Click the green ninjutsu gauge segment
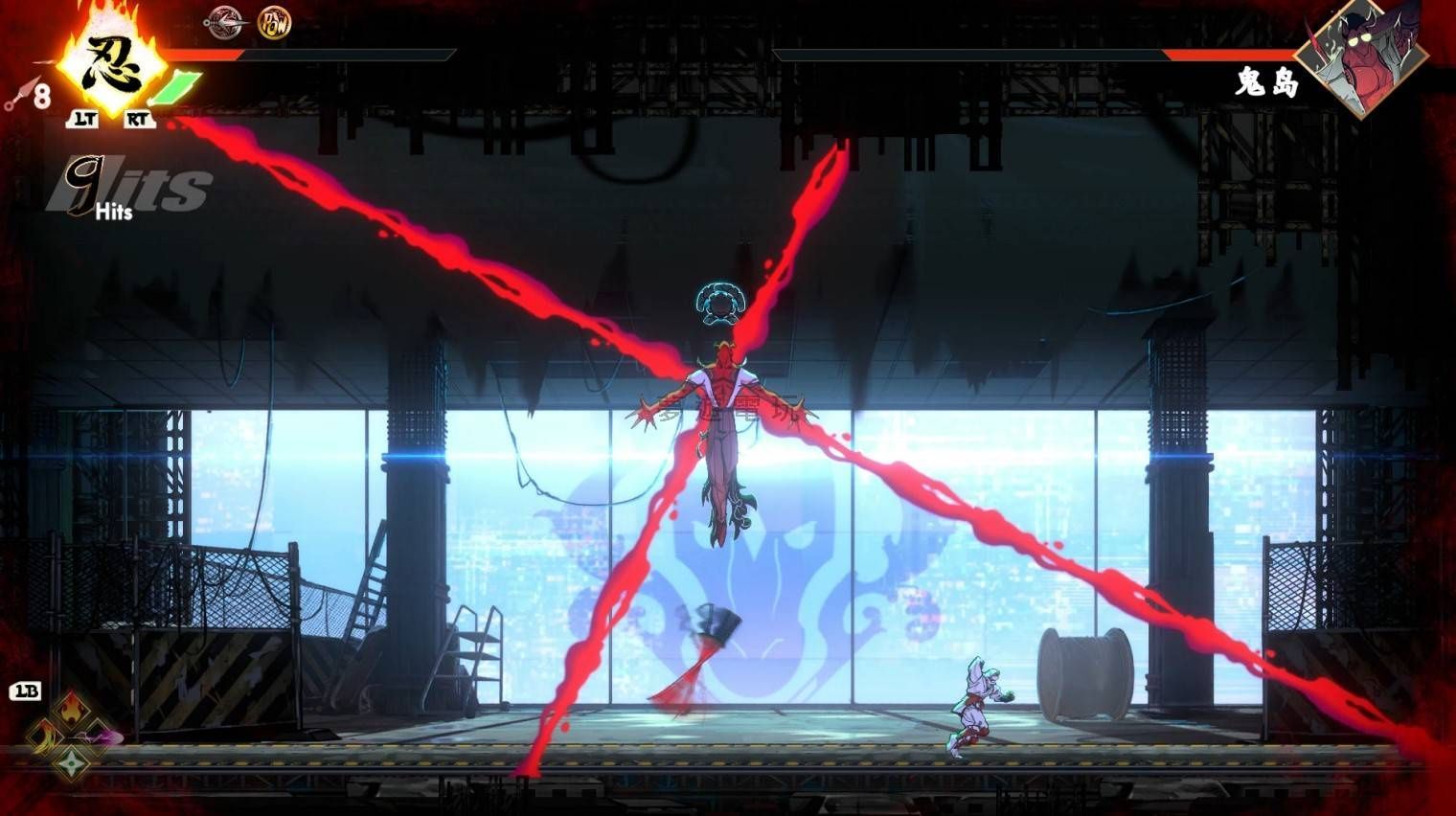The width and height of the screenshot is (1456, 816). 175,87
